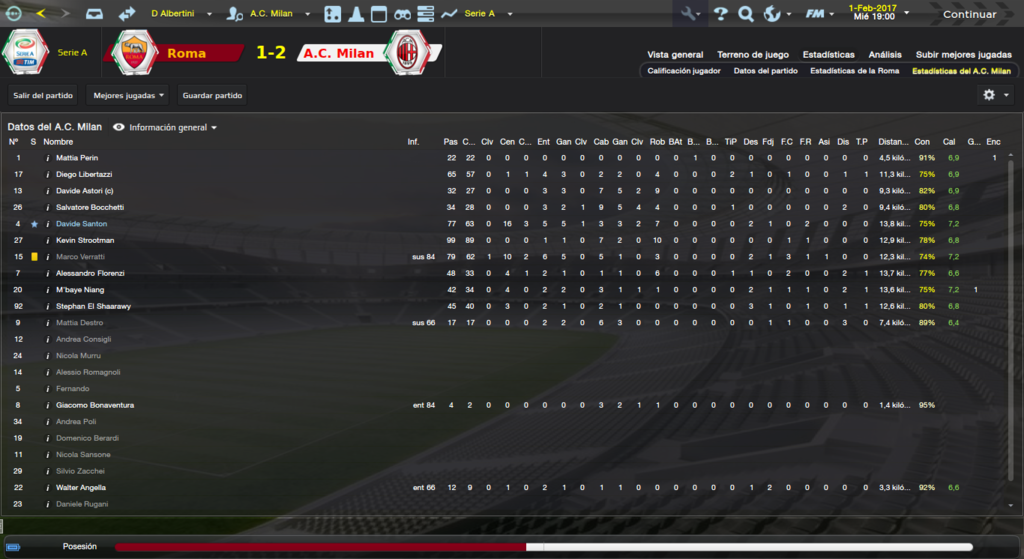Screen dimensions: 1024x559
Task: Switch to Calificación jugador subtab
Action: point(683,71)
